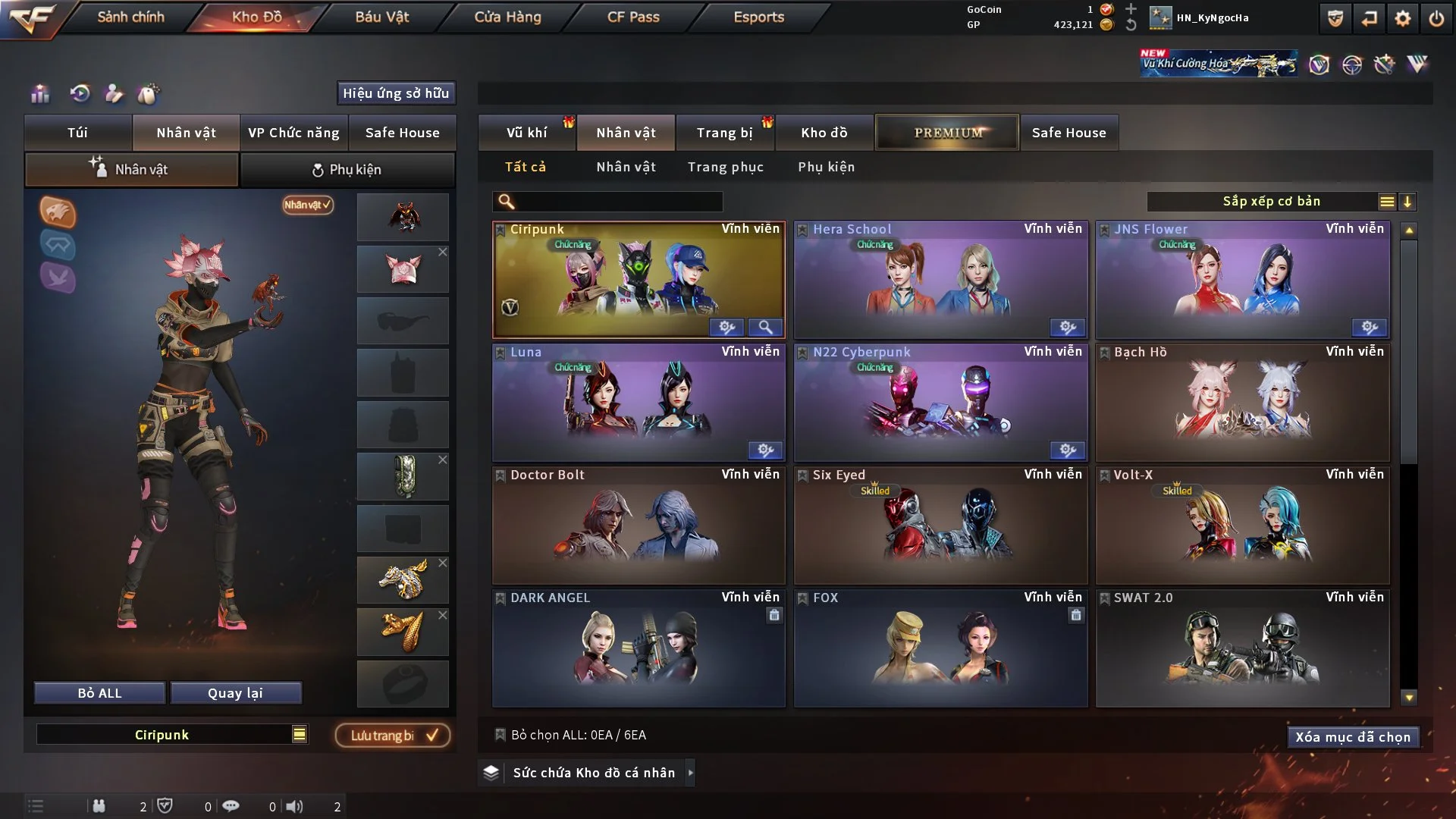Click Xóa mục đã chọn button
The width and height of the screenshot is (1456, 819).
coord(1353,737)
